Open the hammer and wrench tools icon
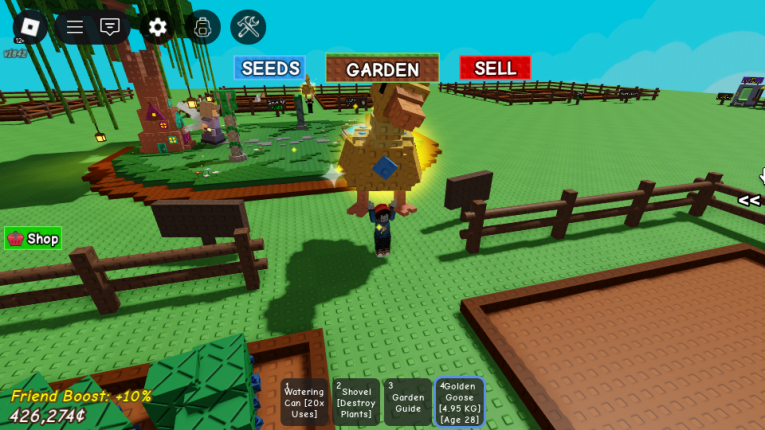This screenshot has width=765, height=430. (x=248, y=27)
